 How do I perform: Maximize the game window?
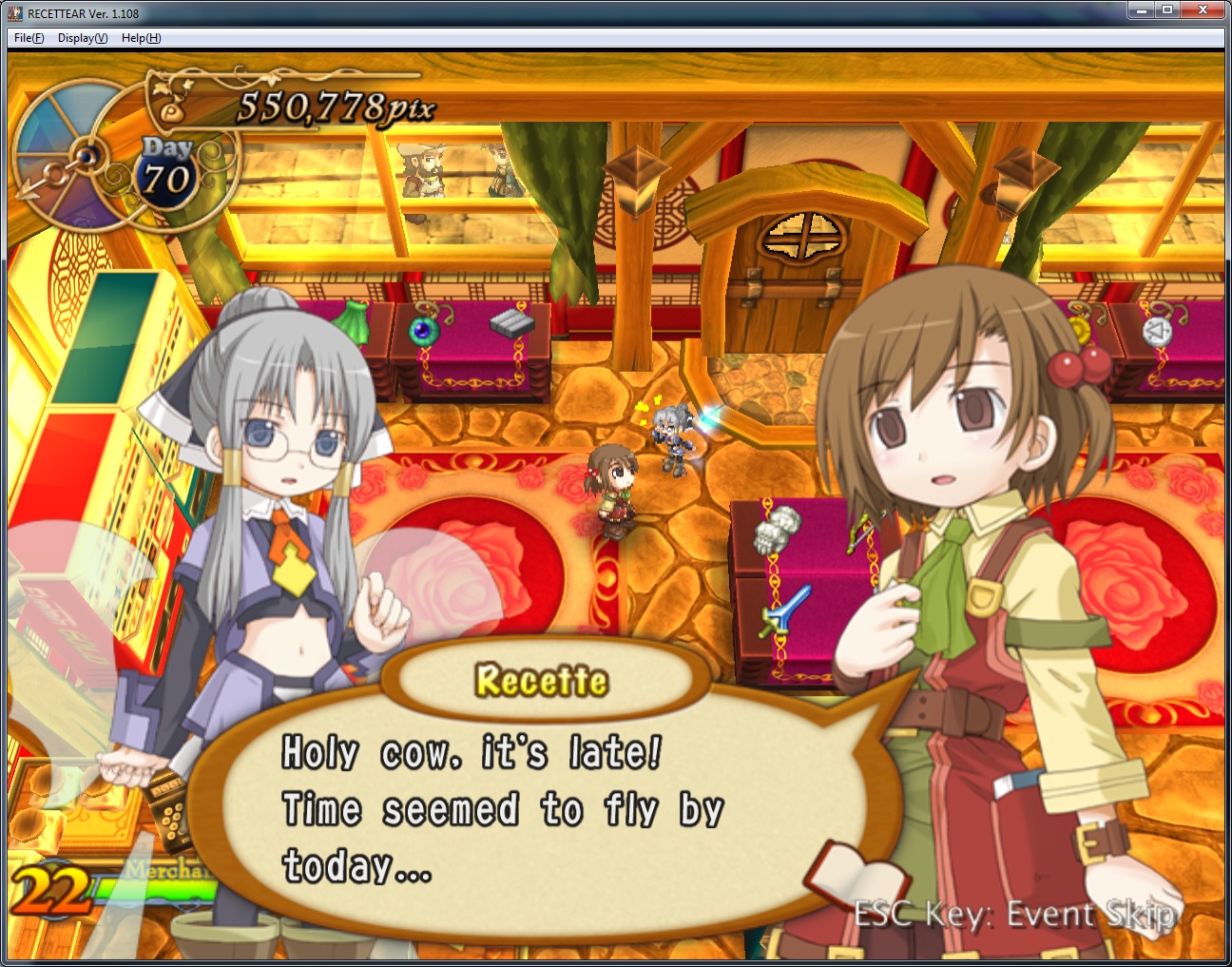[1166, 10]
